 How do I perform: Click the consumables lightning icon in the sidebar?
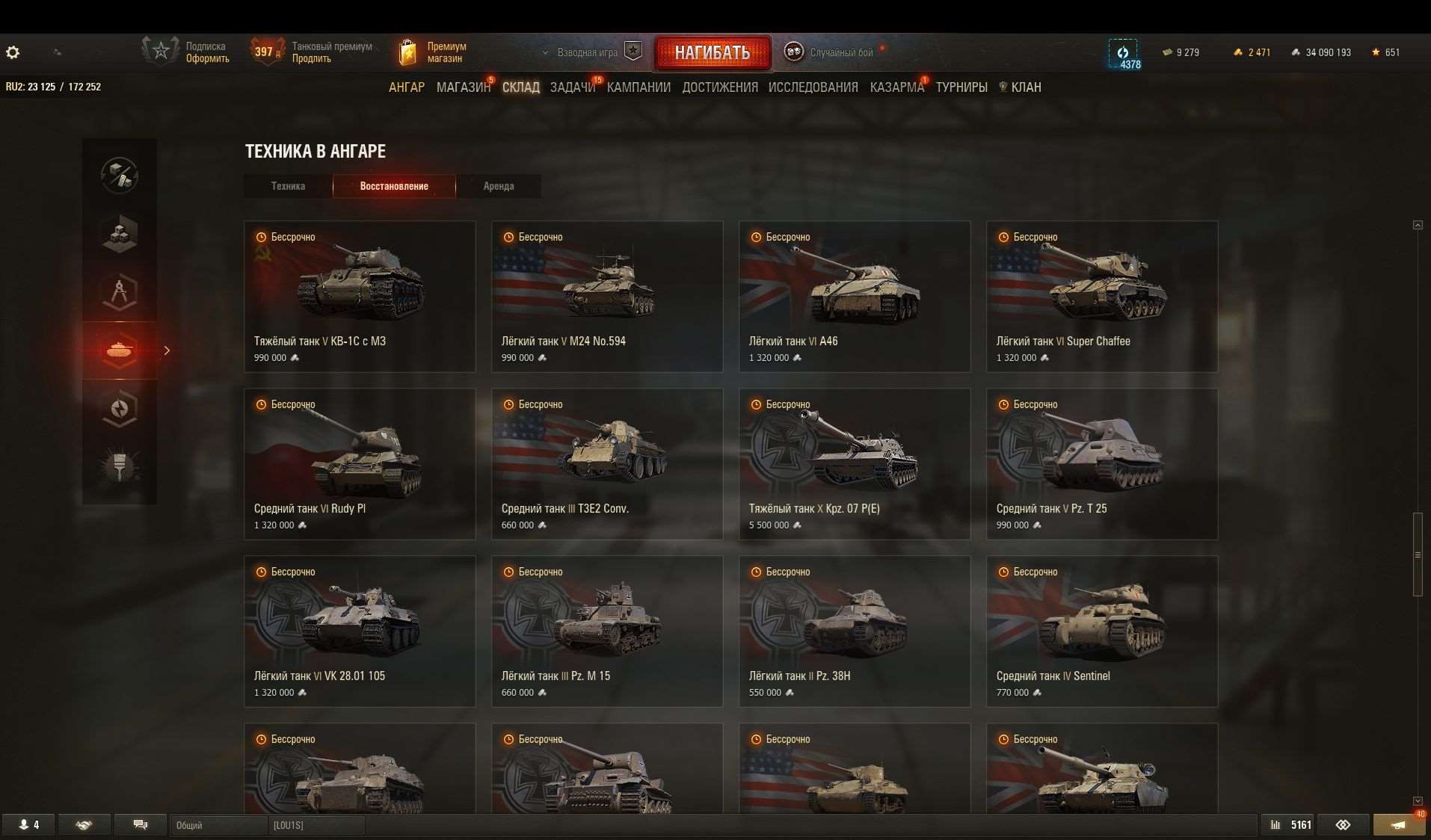pyautogui.click(x=120, y=409)
